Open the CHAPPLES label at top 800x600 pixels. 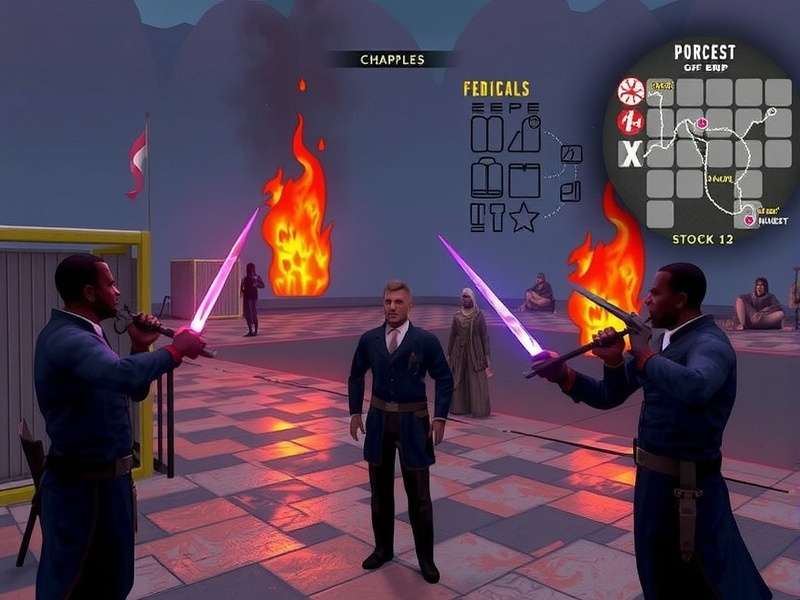(x=391, y=60)
